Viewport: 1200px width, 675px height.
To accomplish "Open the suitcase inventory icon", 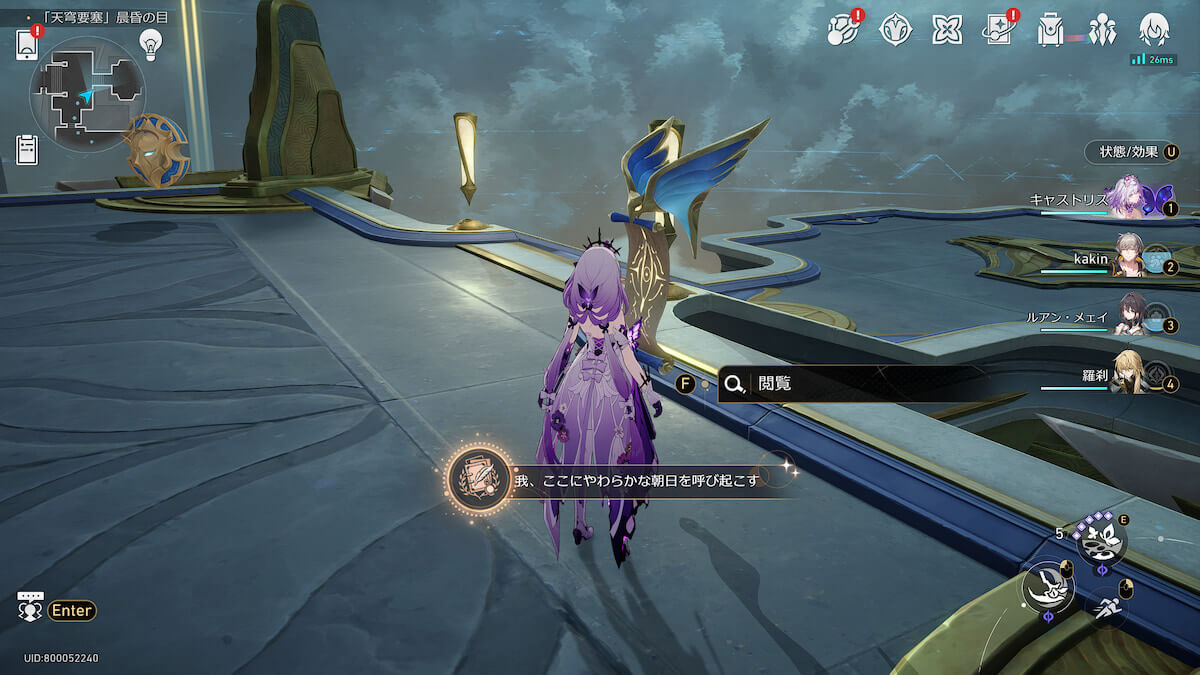I will tap(1050, 30).
